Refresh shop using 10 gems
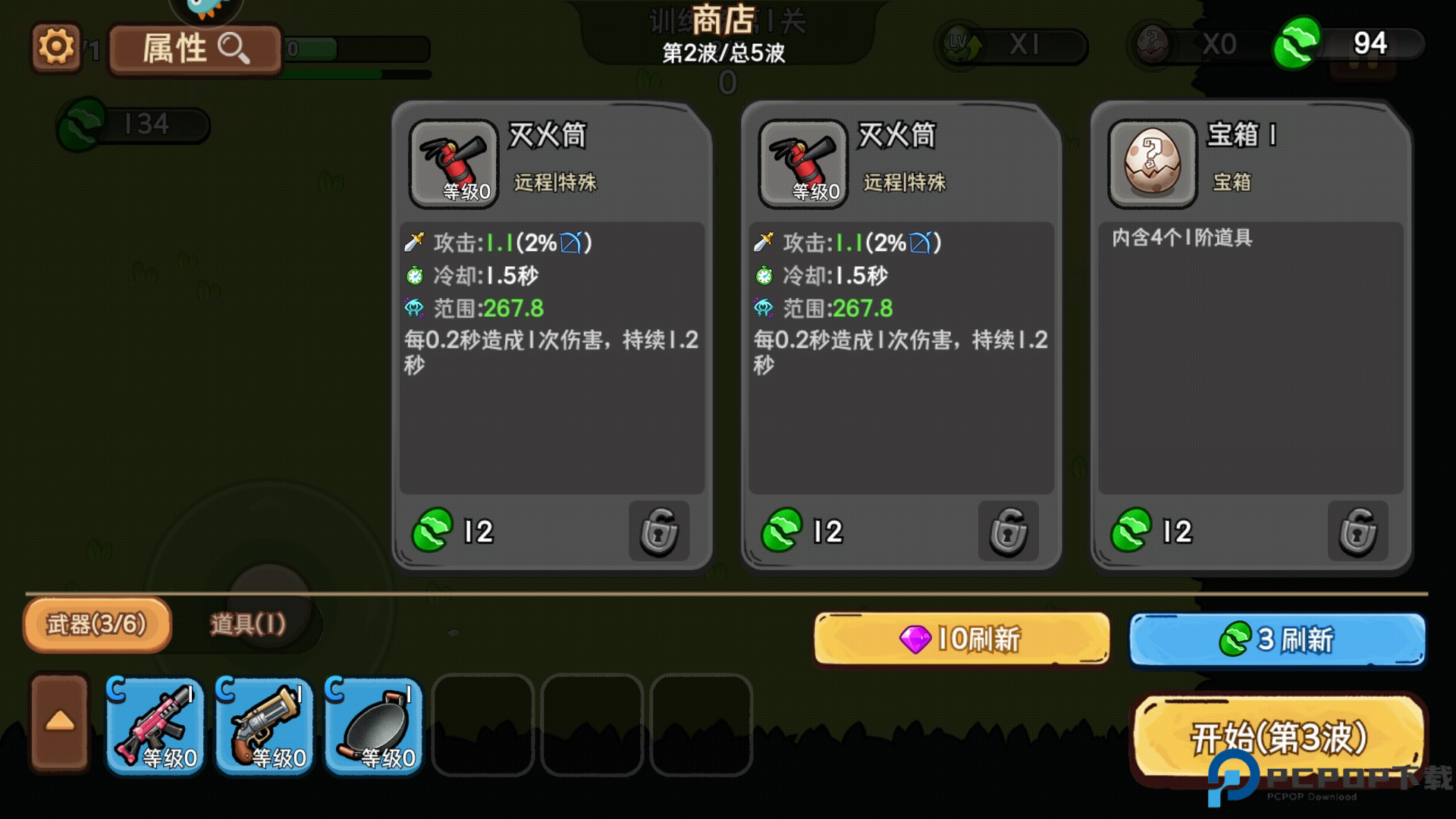 click(x=961, y=639)
